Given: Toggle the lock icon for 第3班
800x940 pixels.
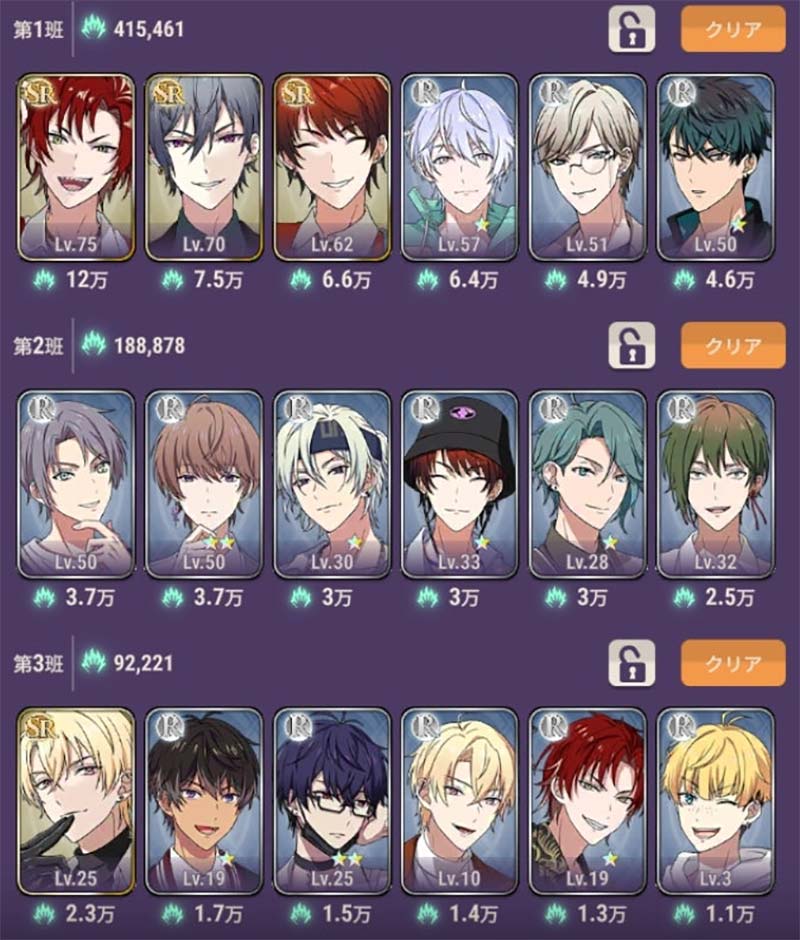Looking at the screenshot, I should click(631, 663).
